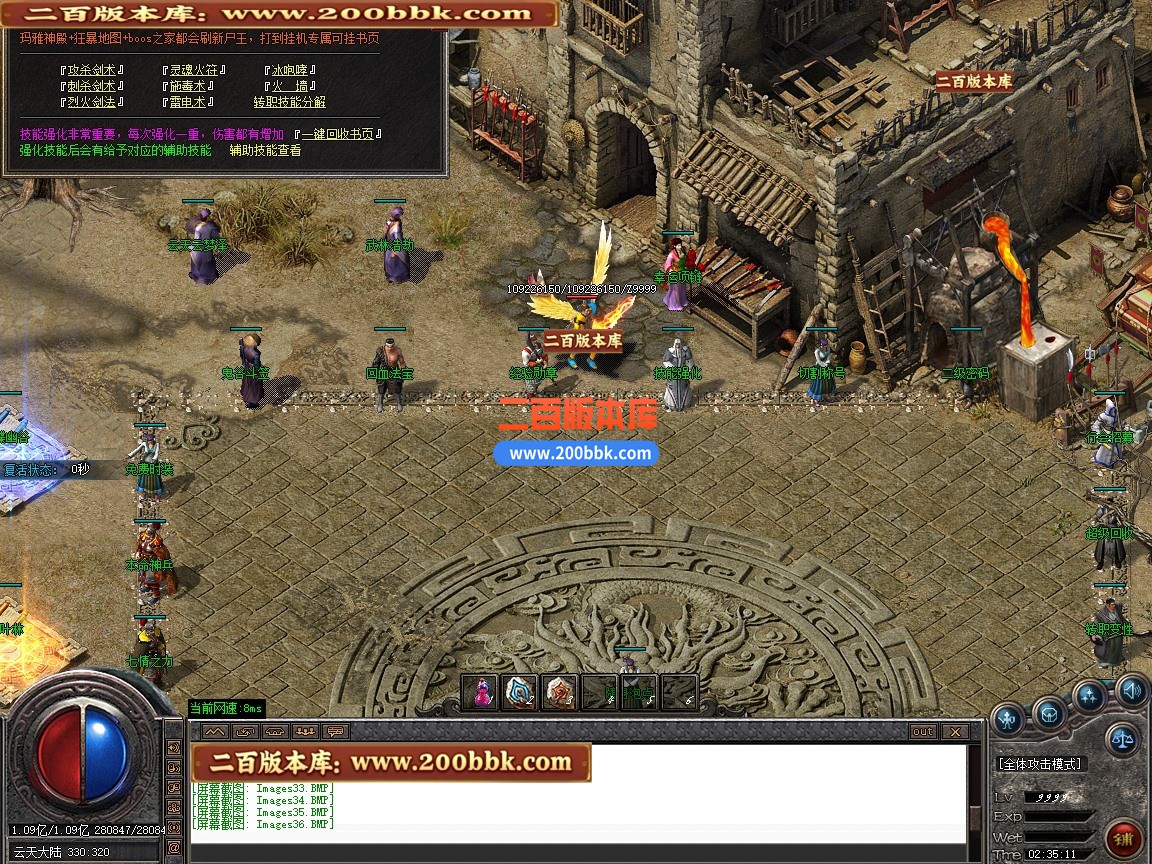Choose the 刺杀剑术 skill option
1152x864 pixels.
click(x=91, y=86)
